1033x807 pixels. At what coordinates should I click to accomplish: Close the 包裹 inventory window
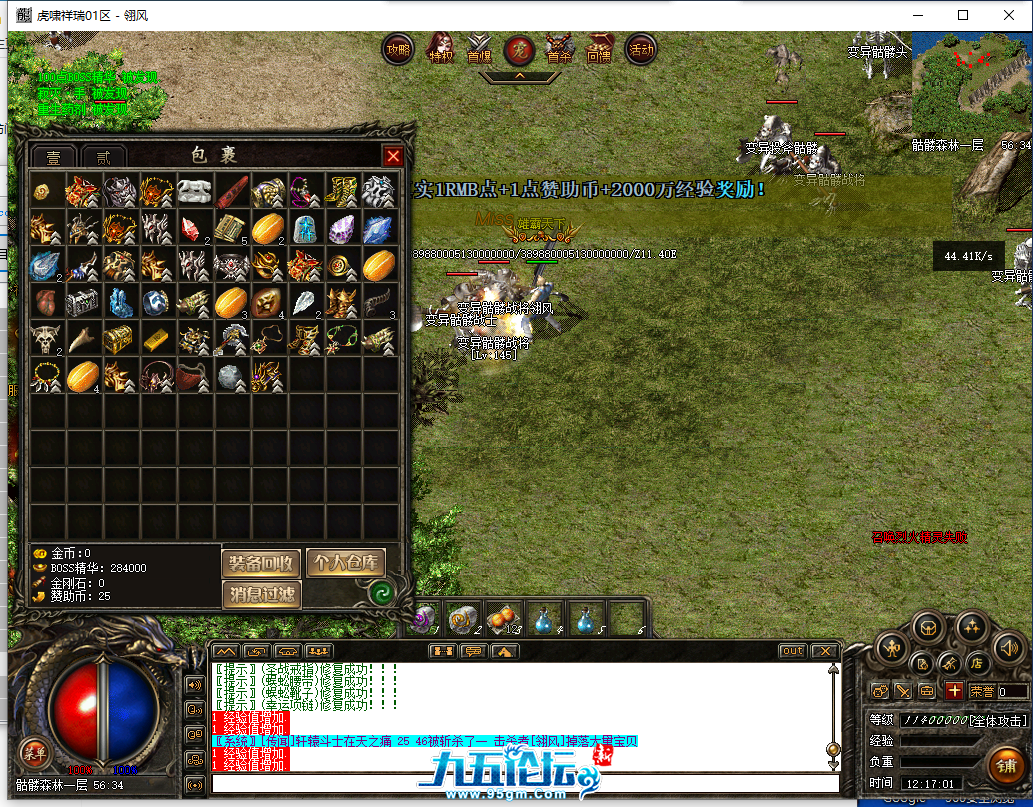pyautogui.click(x=394, y=156)
